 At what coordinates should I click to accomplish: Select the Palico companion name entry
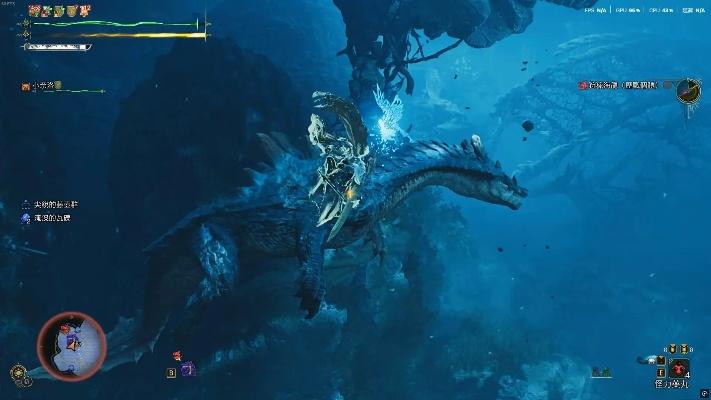click(x=43, y=87)
